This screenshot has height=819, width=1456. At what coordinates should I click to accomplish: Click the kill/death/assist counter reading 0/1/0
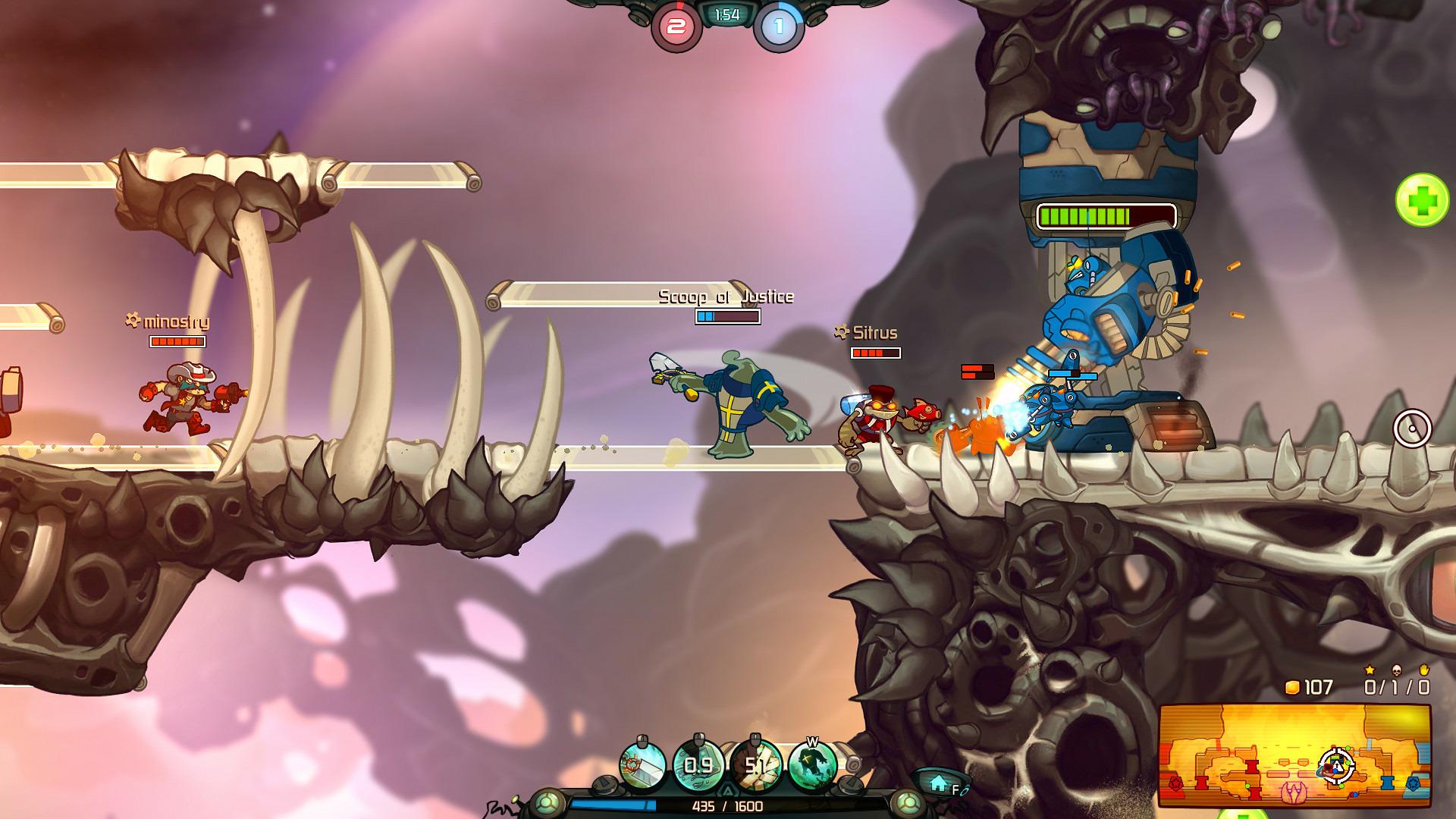[1396, 687]
